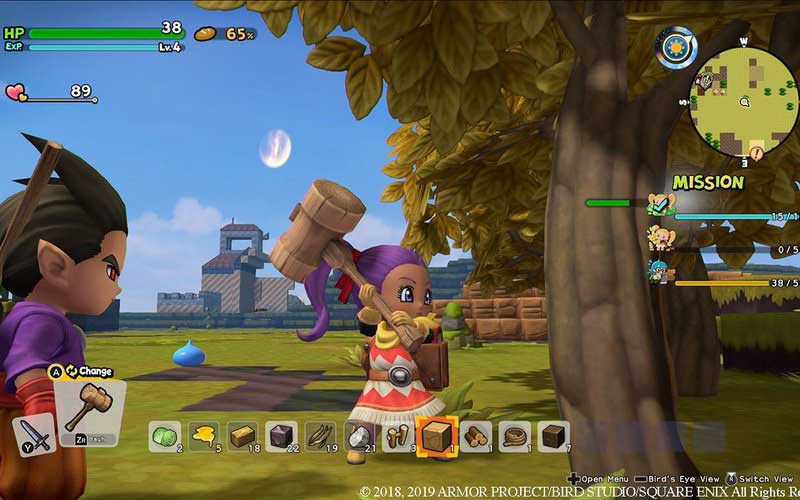Select the sword weapon icon
The height and width of the screenshot is (500, 800).
34,436
